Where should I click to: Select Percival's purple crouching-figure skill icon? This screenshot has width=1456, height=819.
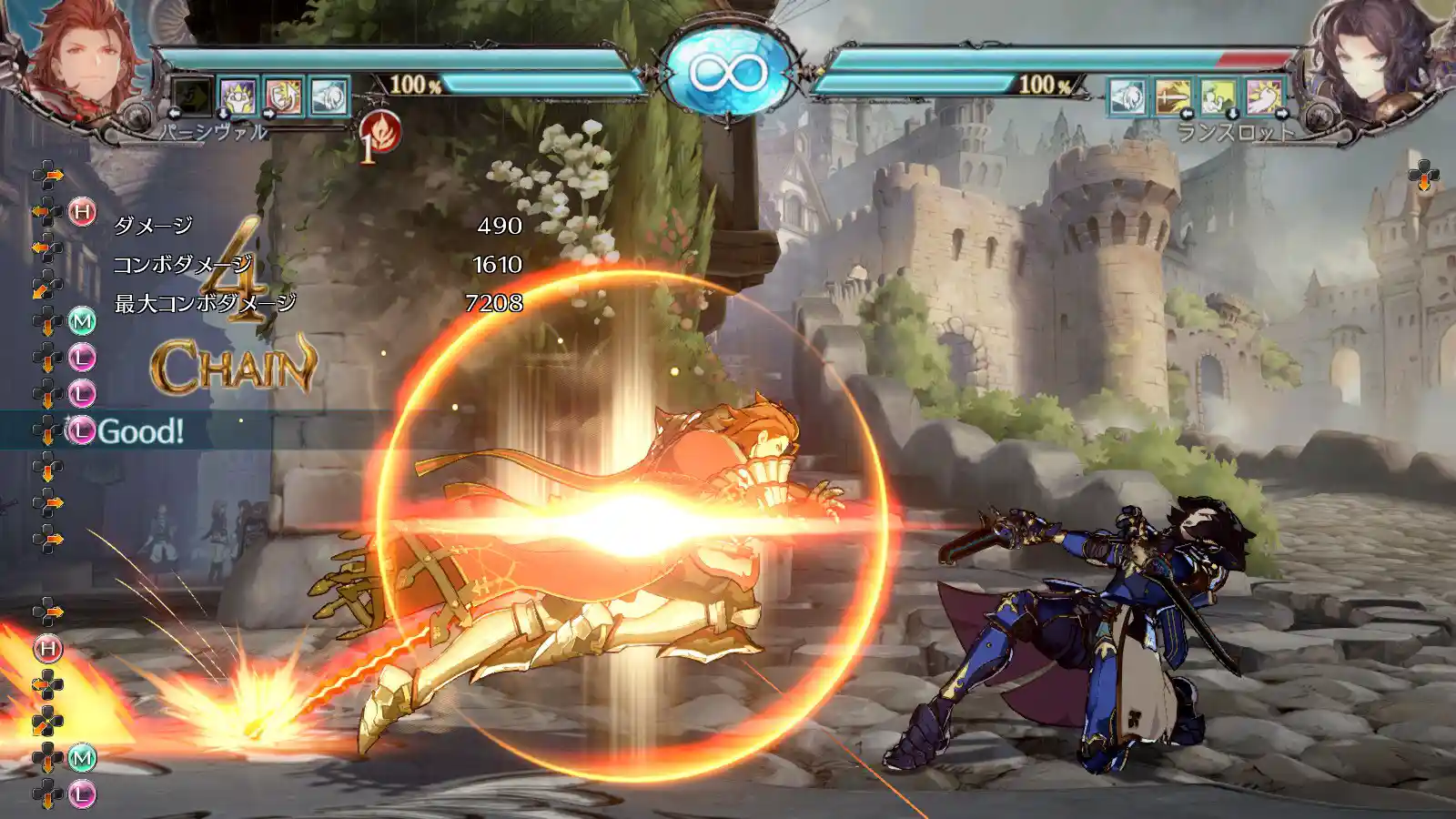point(238,96)
